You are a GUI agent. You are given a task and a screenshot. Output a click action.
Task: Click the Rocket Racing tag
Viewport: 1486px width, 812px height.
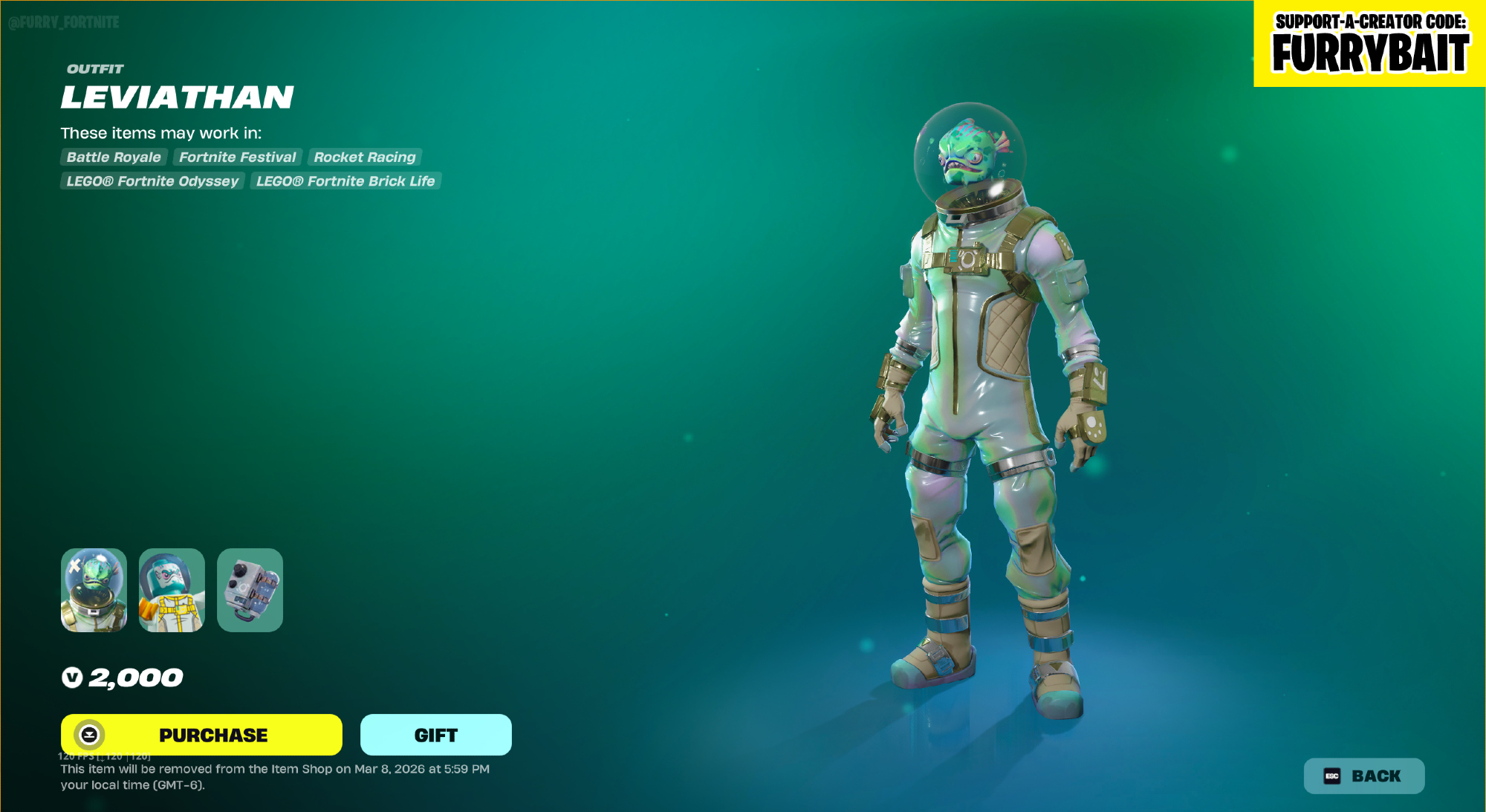pos(364,157)
